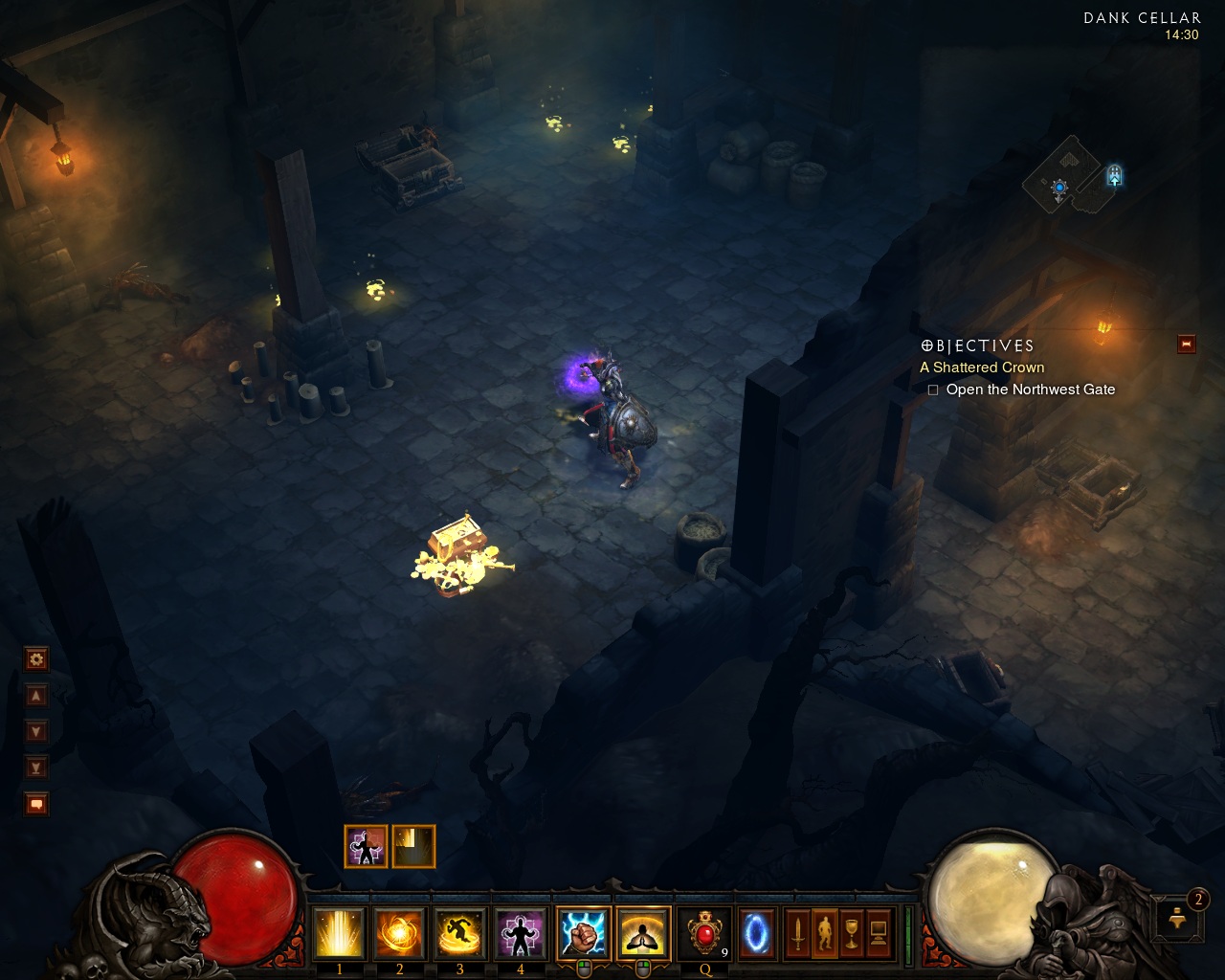
Task: Collapse the Objectives tracker
Action: [1187, 345]
